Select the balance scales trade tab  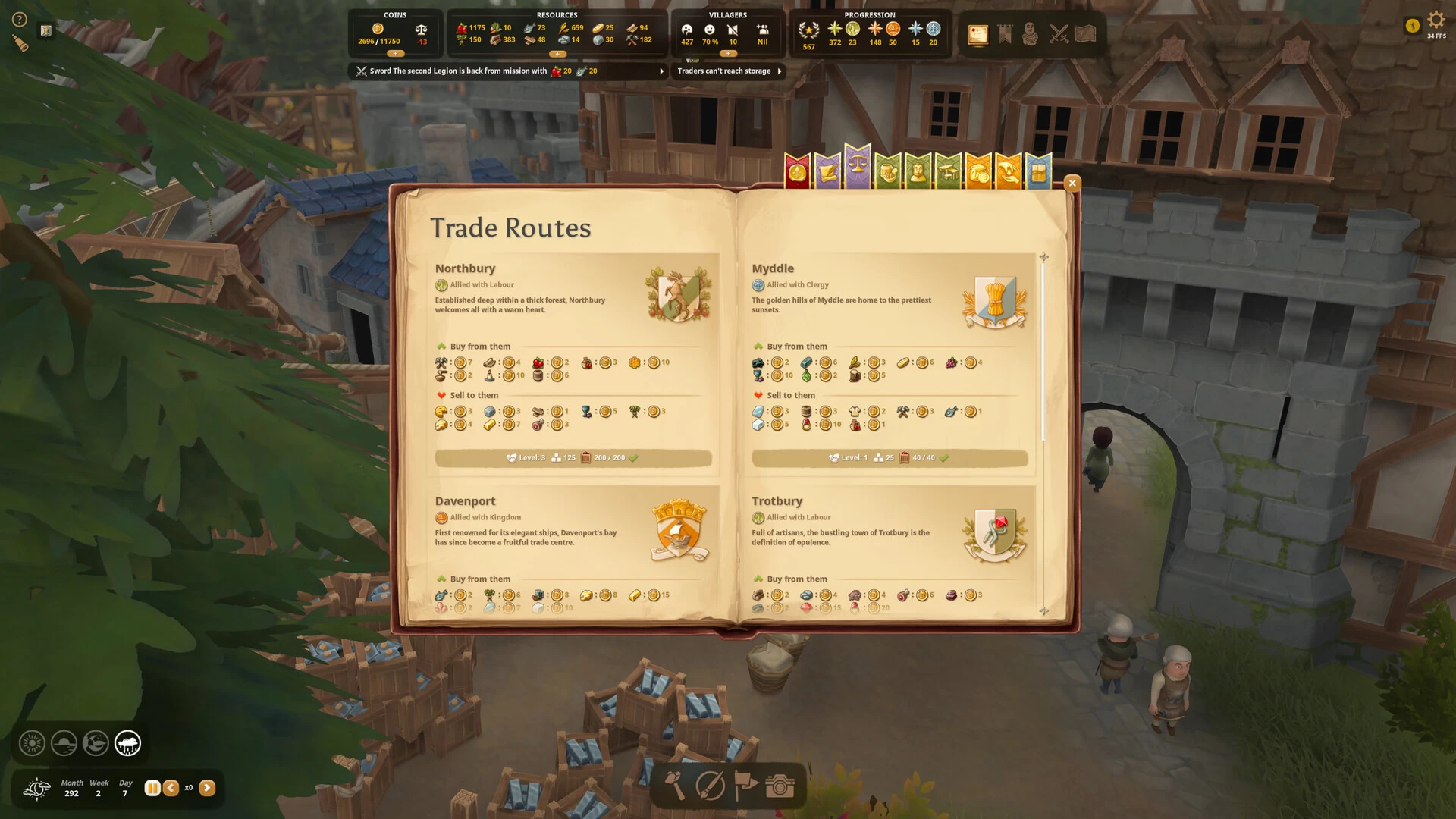(858, 167)
